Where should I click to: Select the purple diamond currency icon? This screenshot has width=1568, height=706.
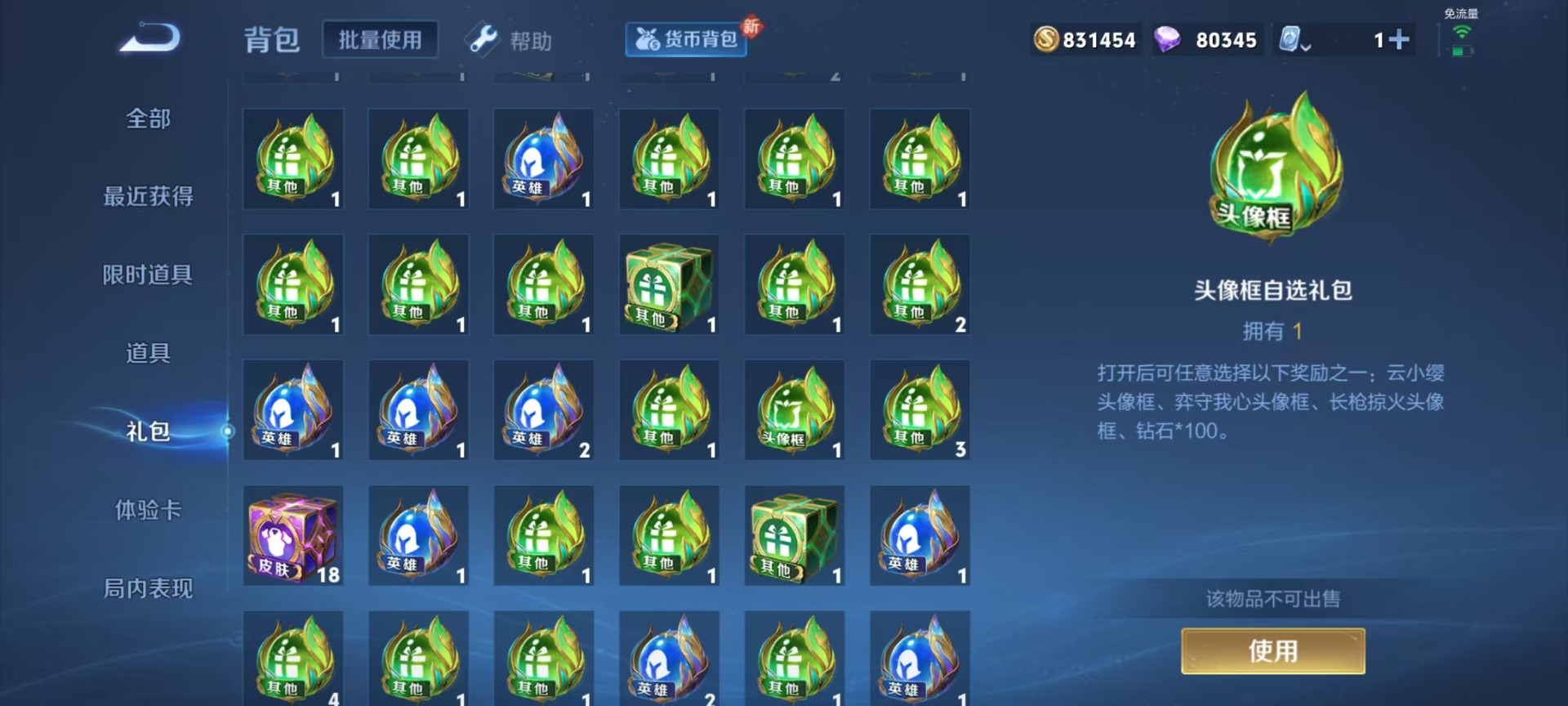[x=1167, y=39]
